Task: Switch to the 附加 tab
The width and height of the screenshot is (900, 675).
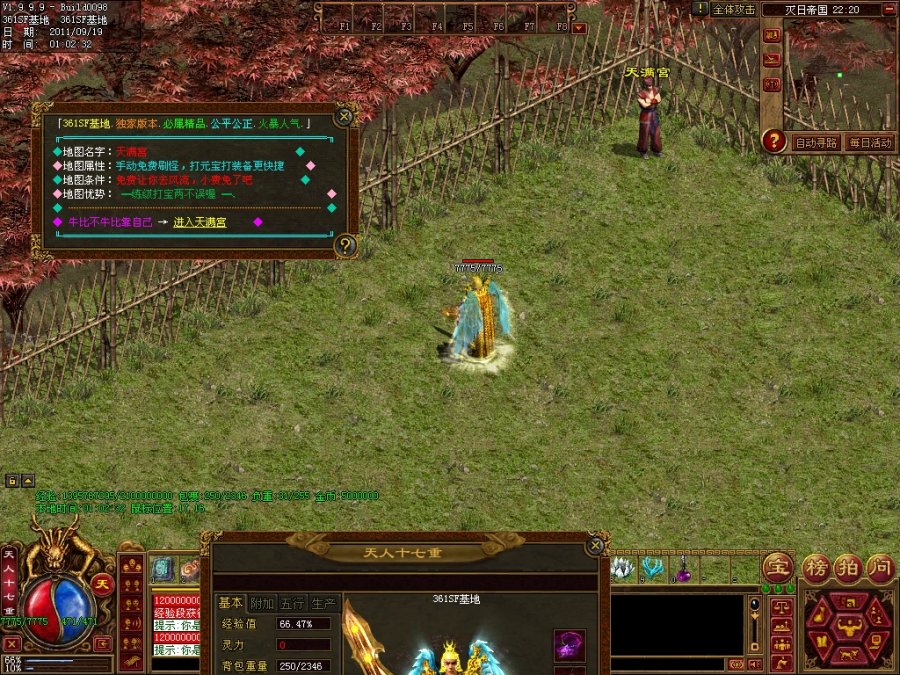Action: (x=261, y=603)
